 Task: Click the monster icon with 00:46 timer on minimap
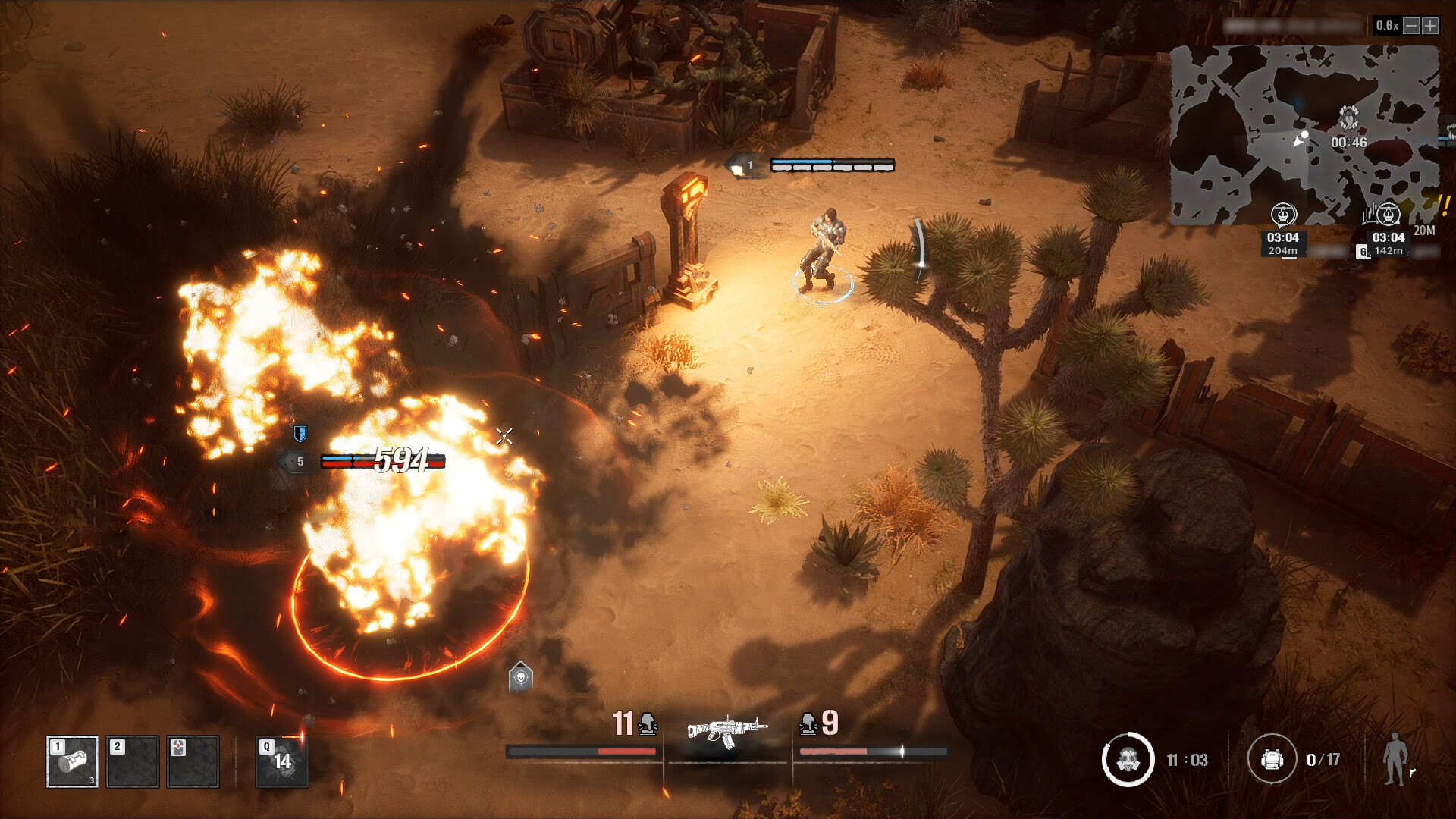point(1348,119)
